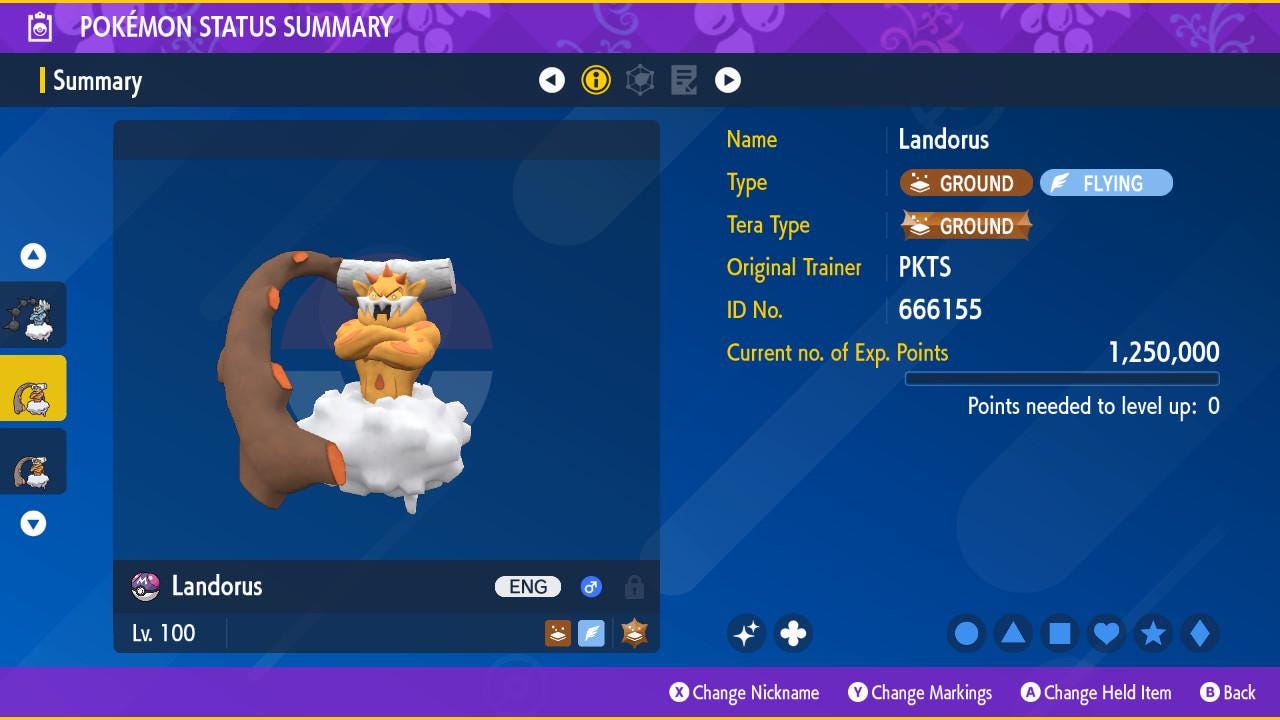Select the info summary tab icon
The image size is (1280, 720).
point(596,80)
